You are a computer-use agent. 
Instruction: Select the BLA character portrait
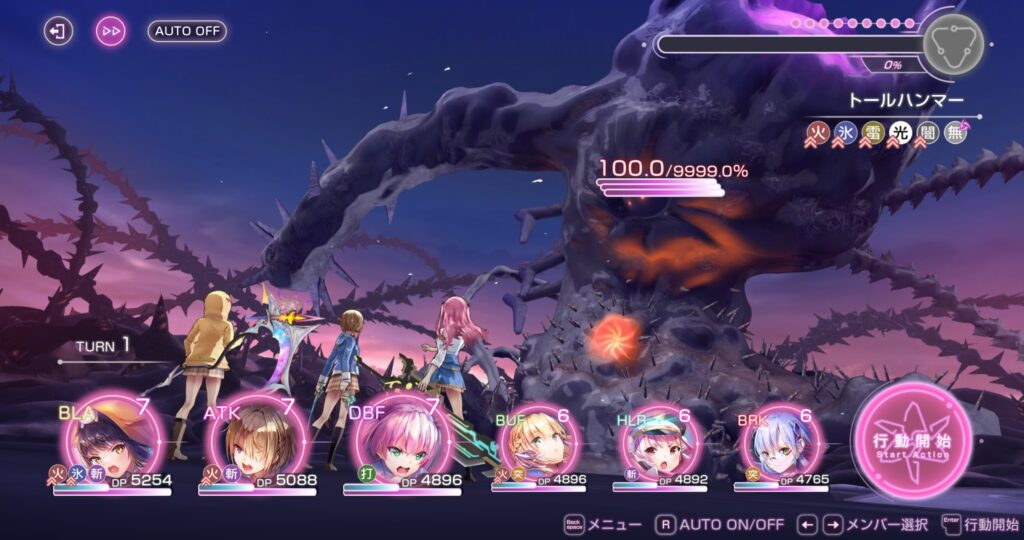coord(111,442)
